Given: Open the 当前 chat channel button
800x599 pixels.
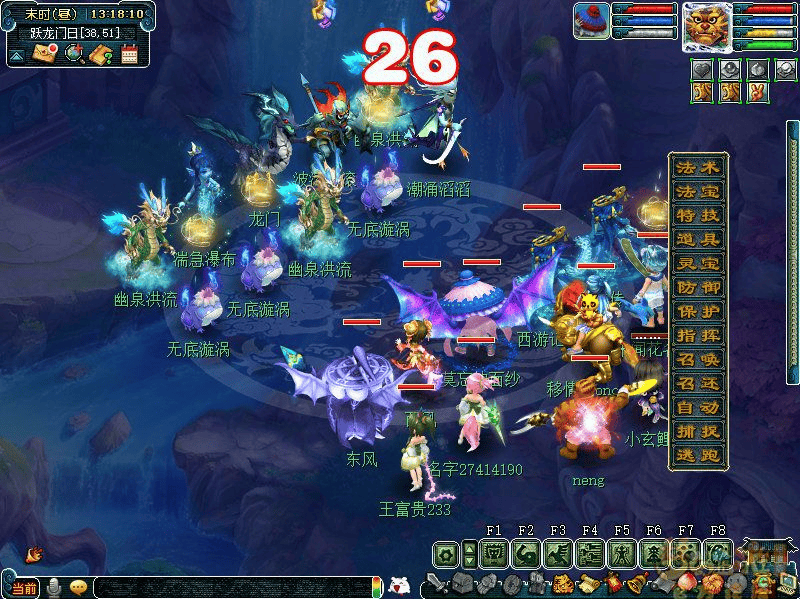Looking at the screenshot, I should pos(23,589).
